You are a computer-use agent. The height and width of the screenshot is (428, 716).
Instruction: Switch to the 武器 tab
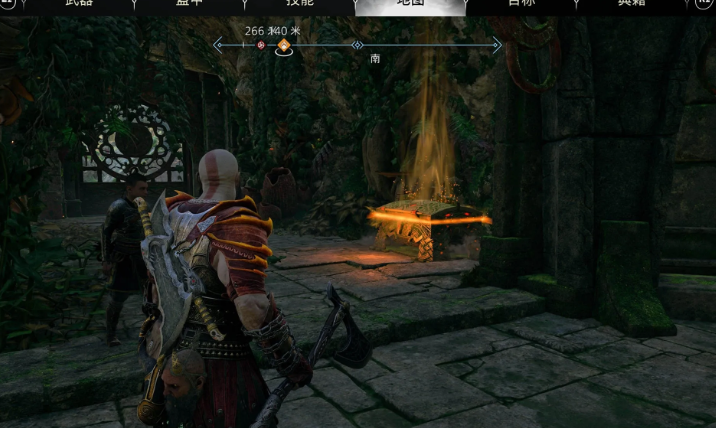point(80,4)
